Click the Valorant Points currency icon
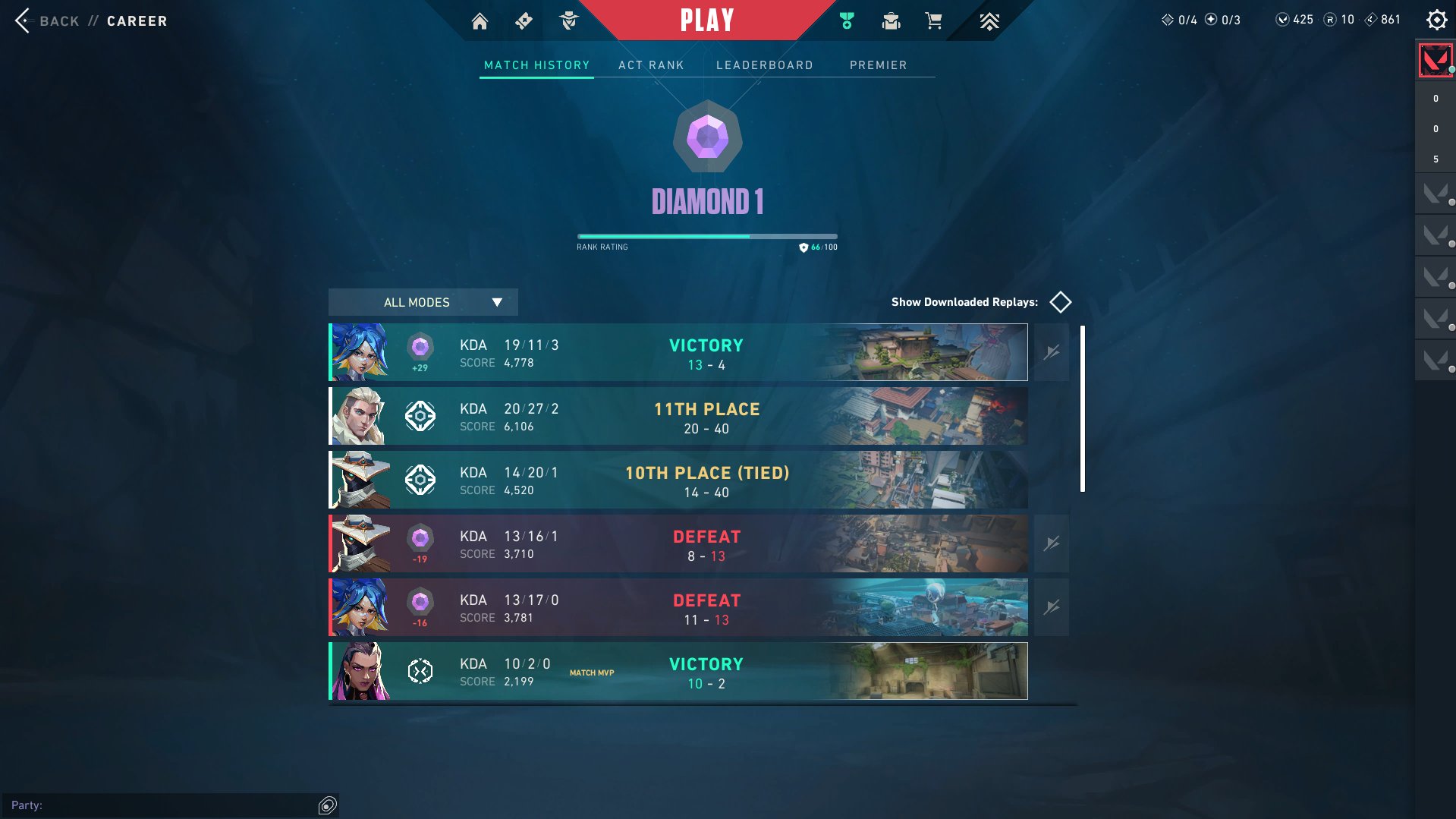Viewport: 1456px width, 819px height. click(x=1283, y=20)
